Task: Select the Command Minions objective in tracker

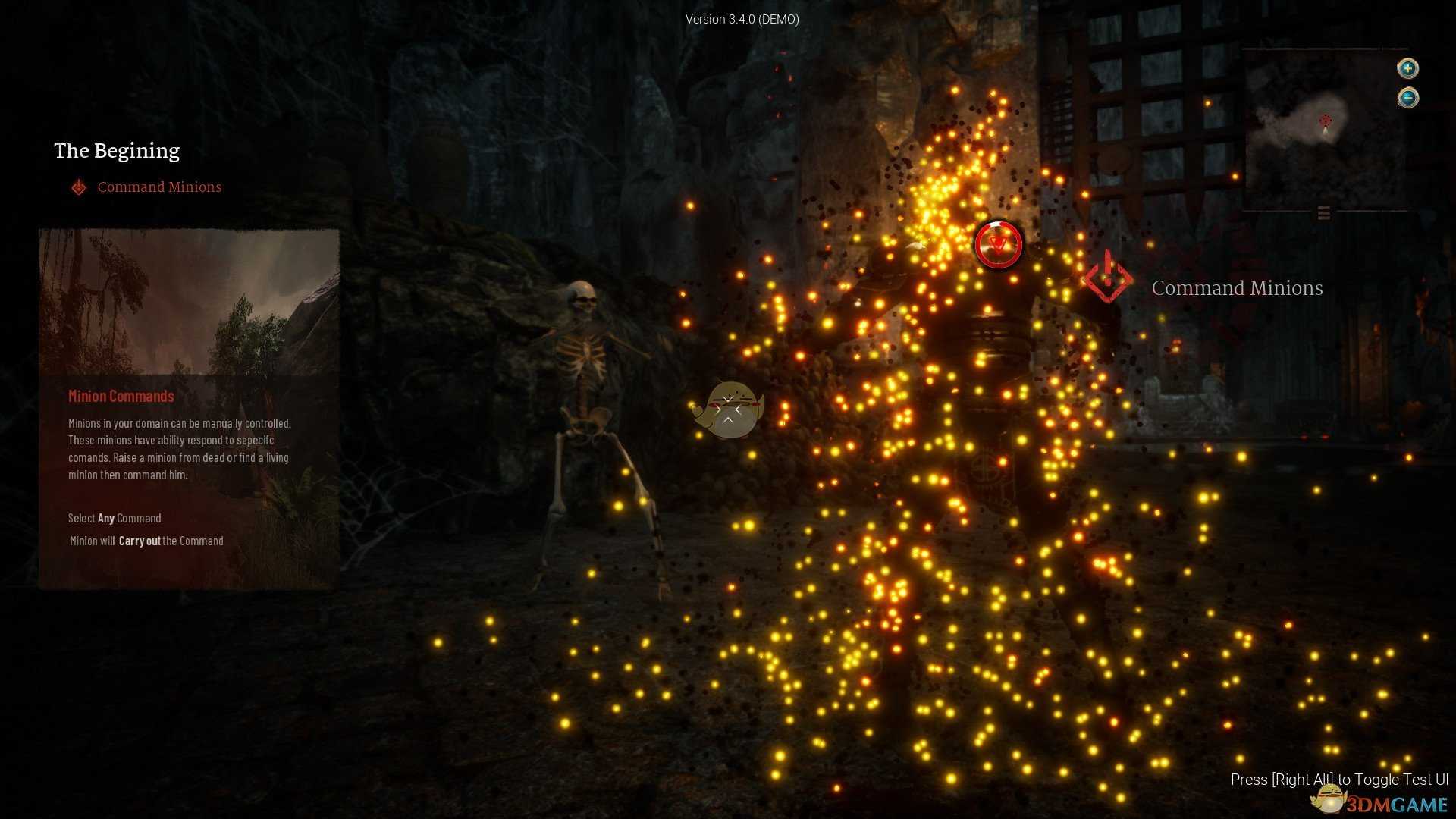Action: 158,187
